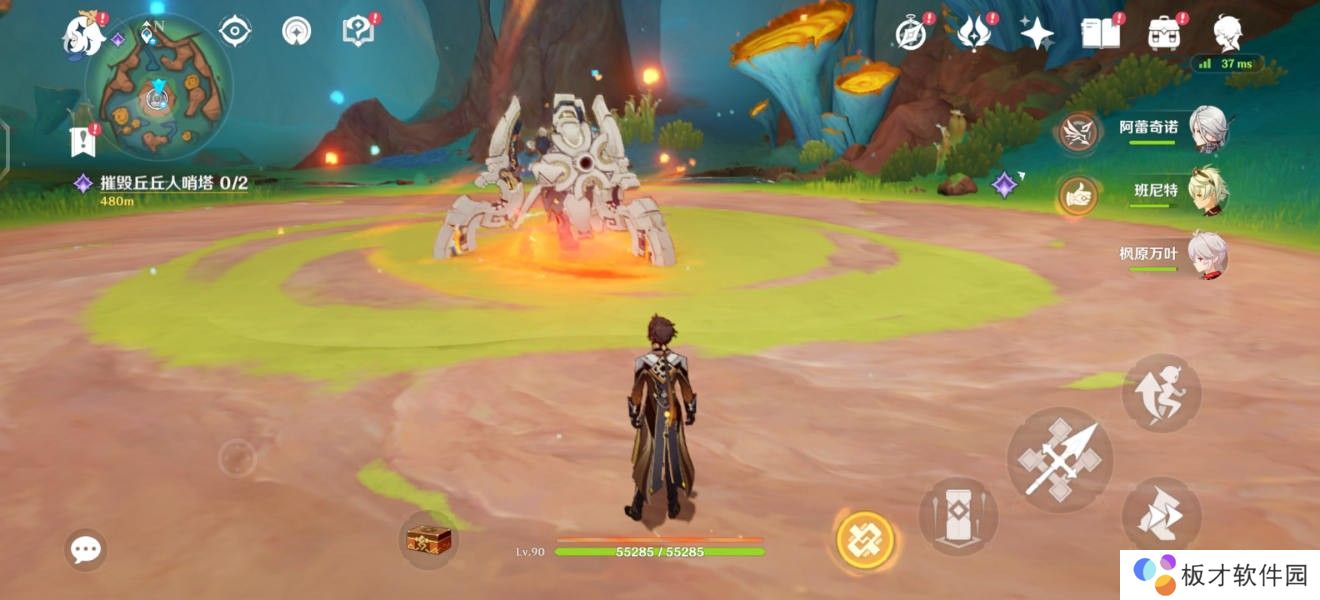Open the question-mark book tutorial icon

pyautogui.click(x=358, y=32)
